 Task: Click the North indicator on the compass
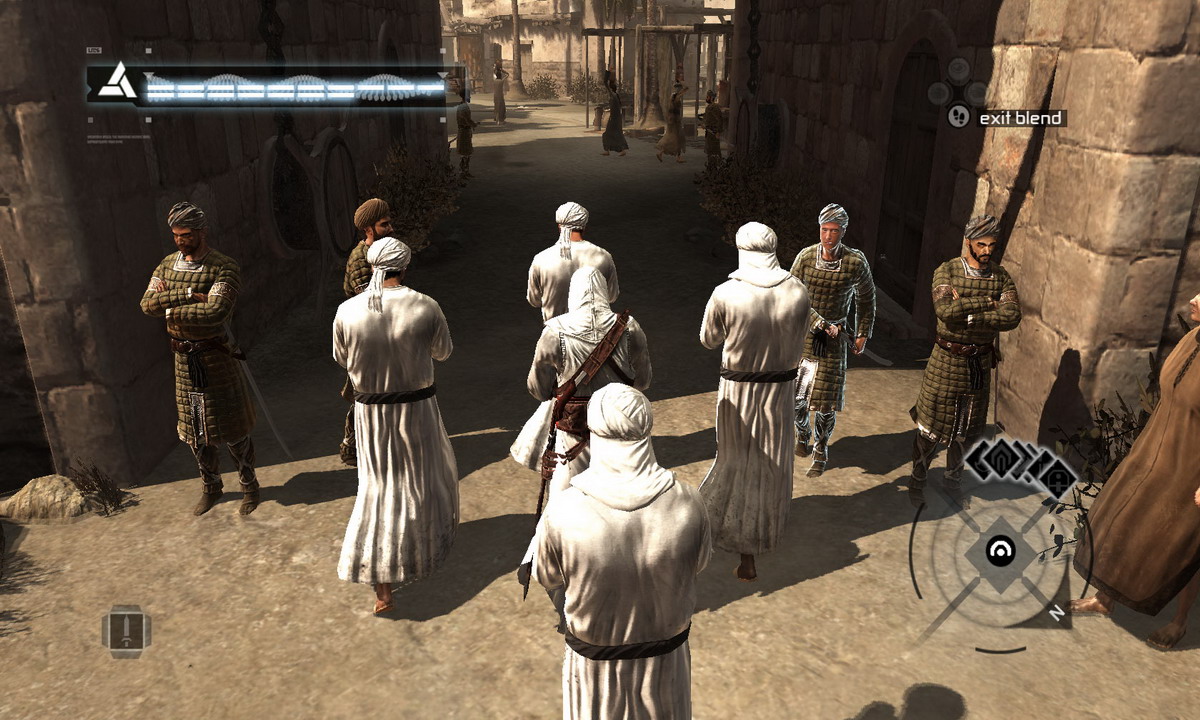pyautogui.click(x=1056, y=613)
